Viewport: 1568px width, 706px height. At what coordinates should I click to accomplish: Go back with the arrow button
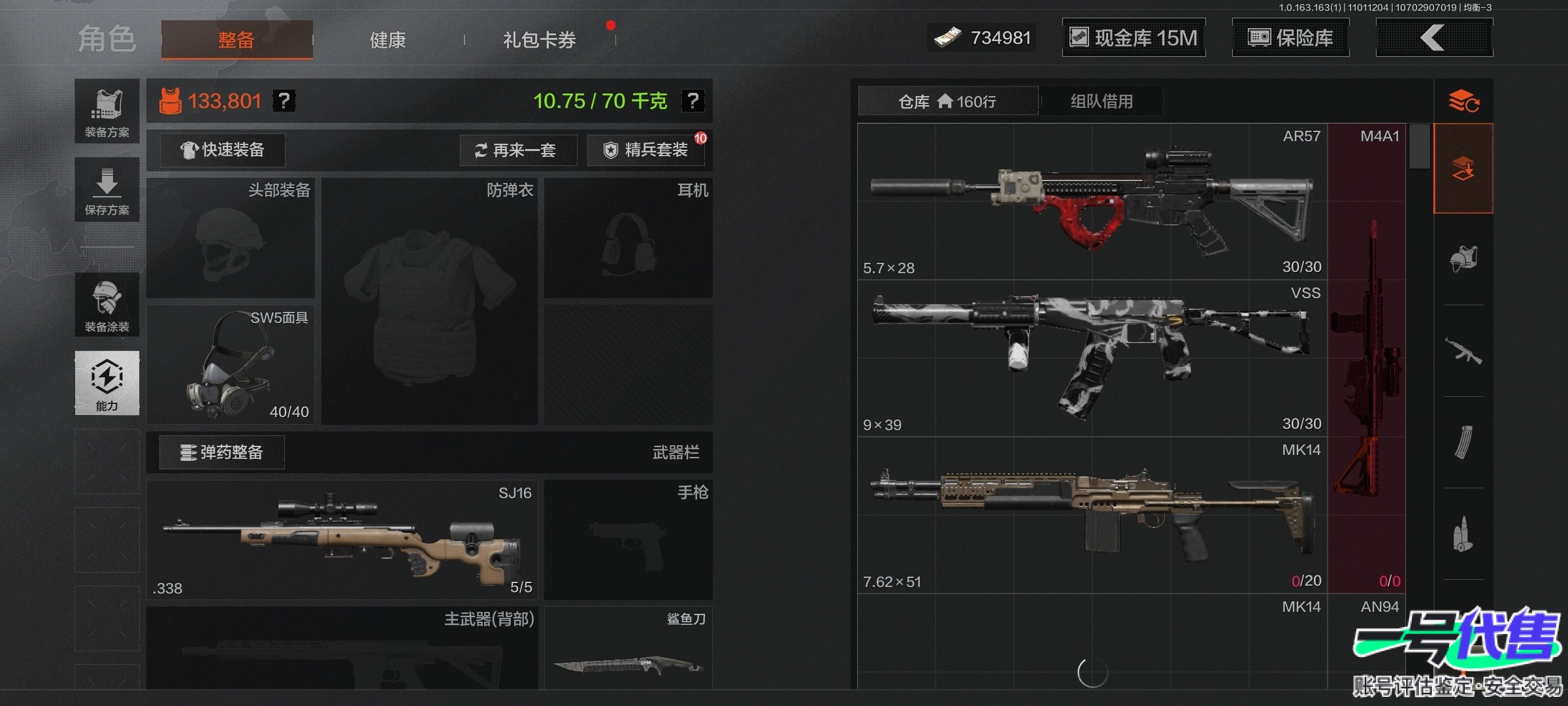[x=1433, y=38]
